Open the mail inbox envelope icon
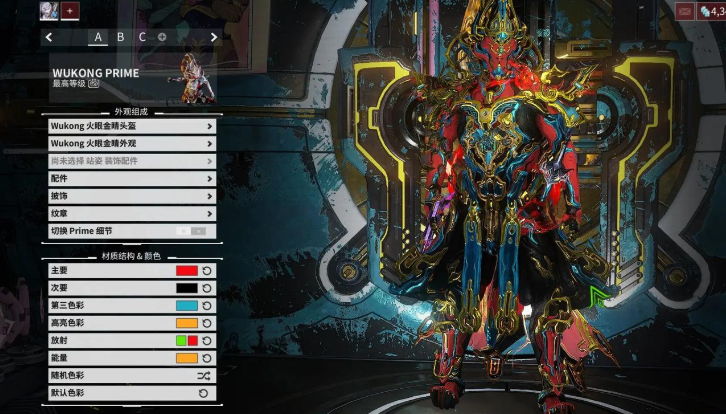Image resolution: width=726 pixels, height=414 pixels. (684, 11)
